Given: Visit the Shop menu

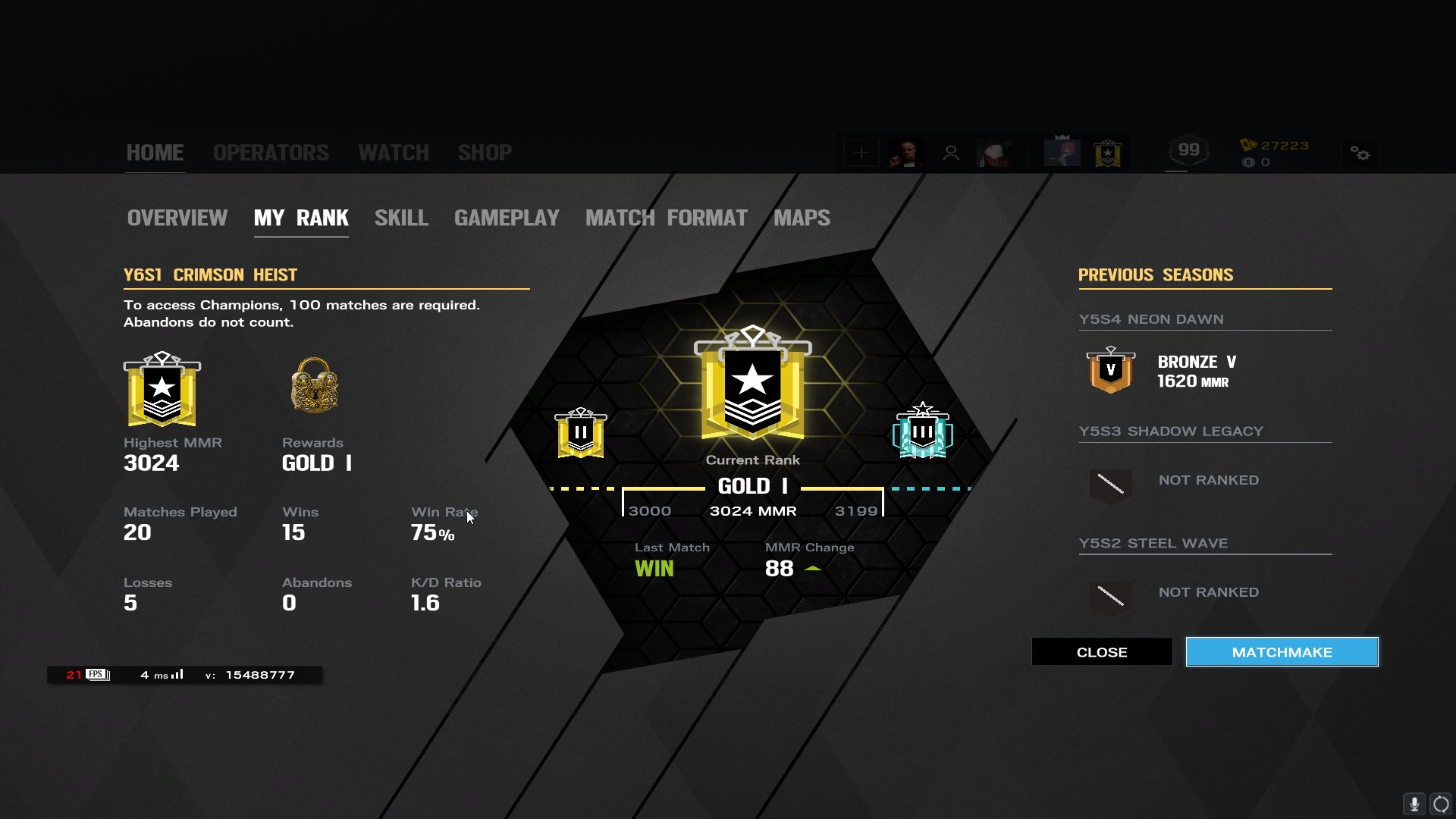Looking at the screenshot, I should pyautogui.click(x=485, y=152).
